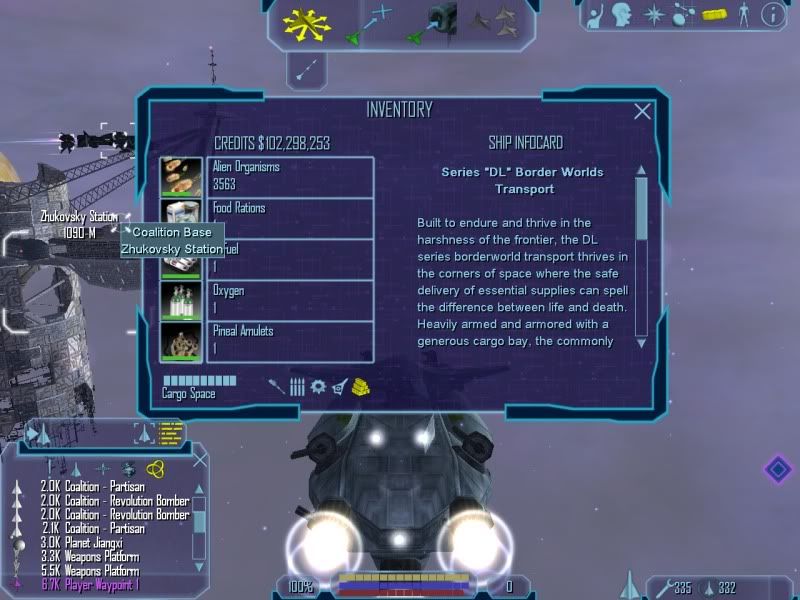Image resolution: width=800 pixels, height=600 pixels.
Task: Switch contact list to the yellow rings filter
Action: click(x=155, y=468)
